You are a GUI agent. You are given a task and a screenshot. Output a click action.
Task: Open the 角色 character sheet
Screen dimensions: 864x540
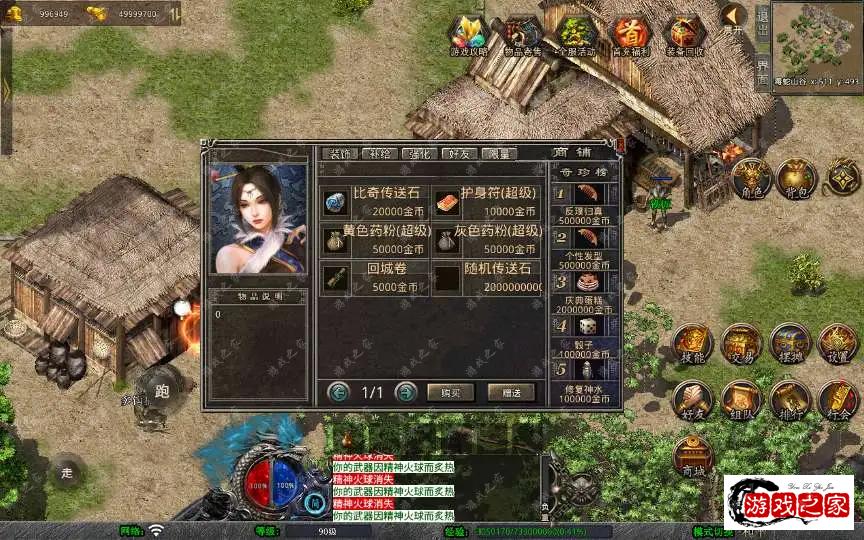click(749, 179)
